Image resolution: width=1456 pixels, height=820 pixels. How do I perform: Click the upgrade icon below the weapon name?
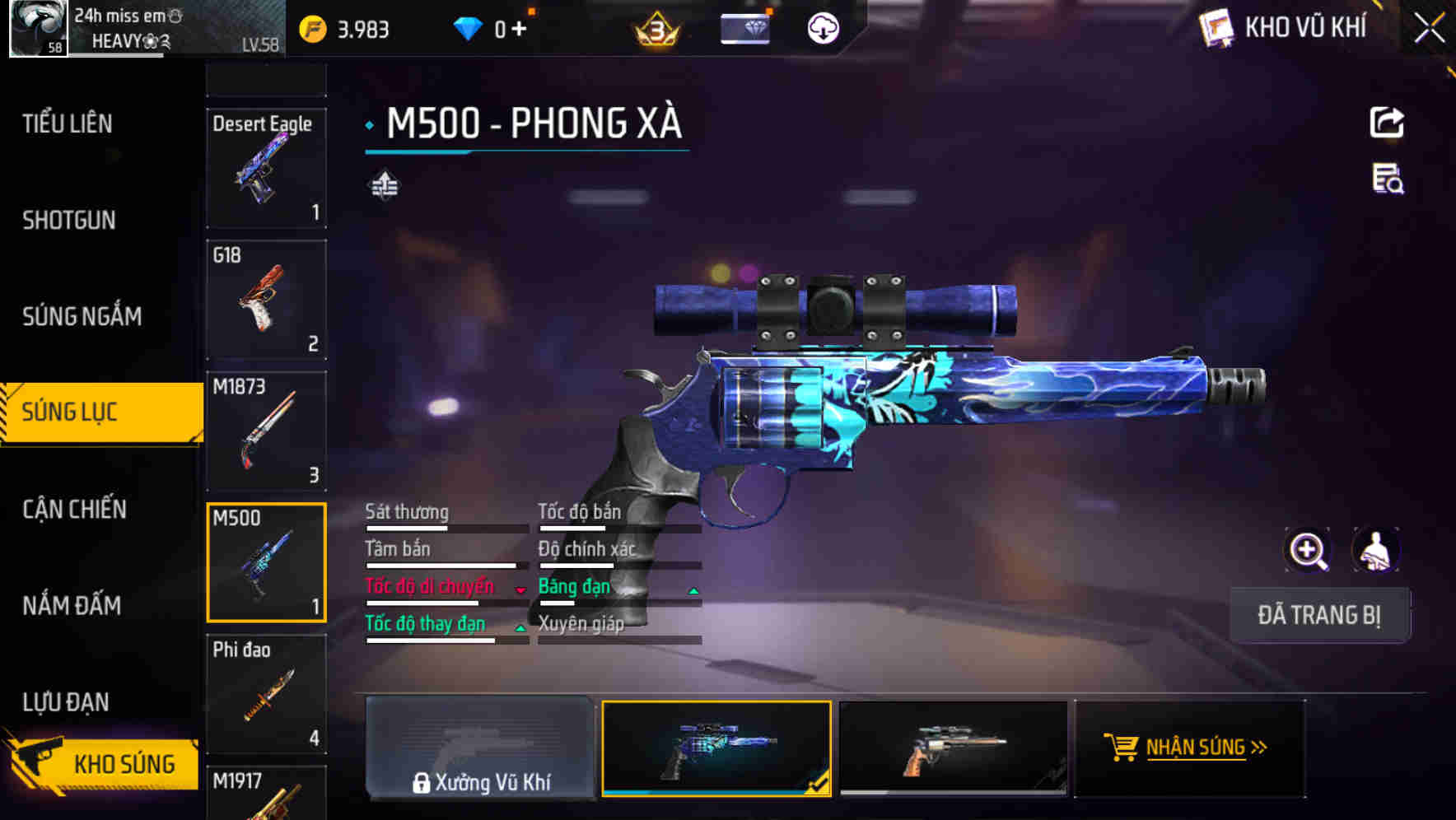384,185
